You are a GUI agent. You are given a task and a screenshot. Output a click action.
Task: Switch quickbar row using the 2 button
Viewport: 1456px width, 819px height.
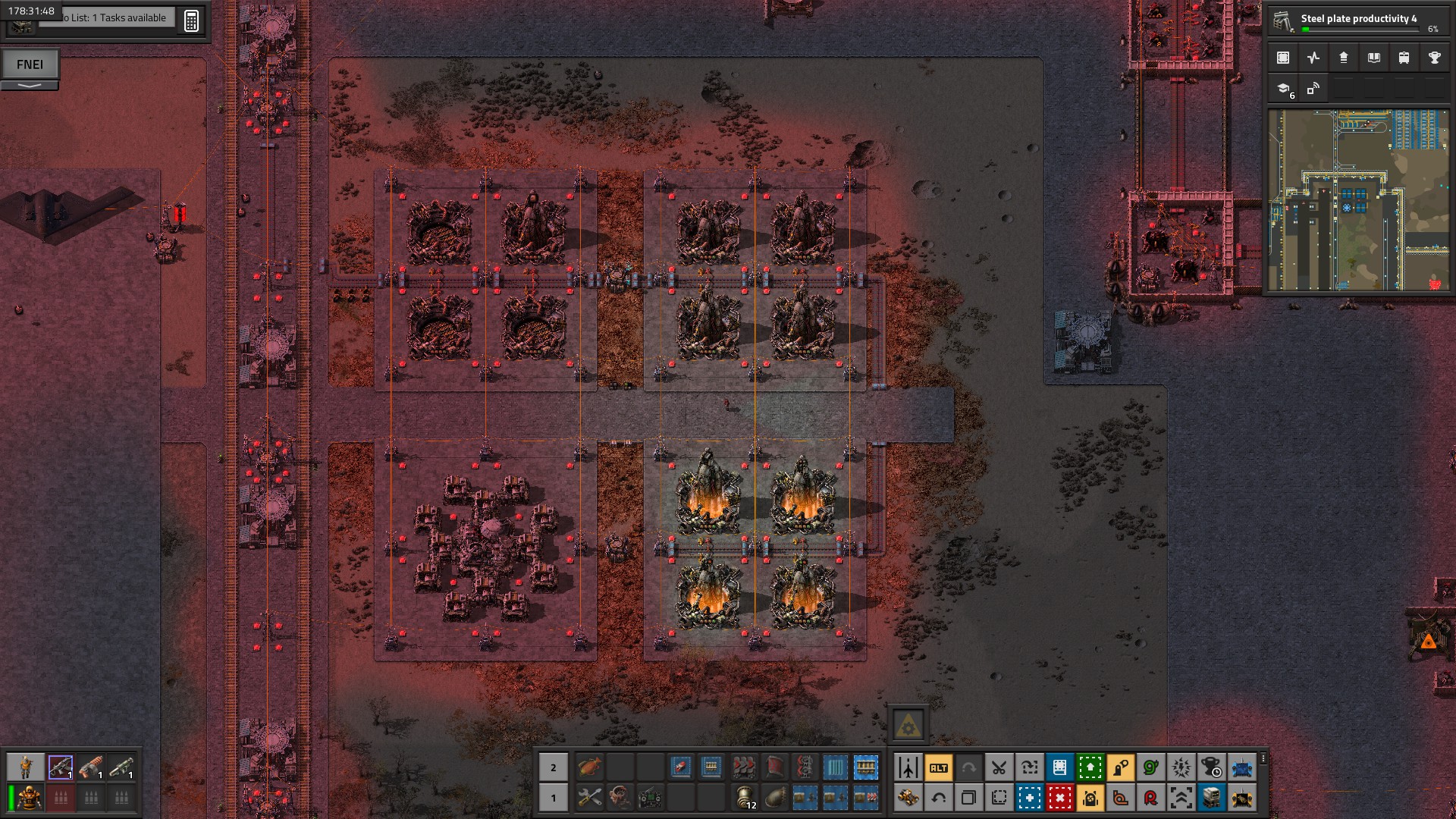click(x=554, y=767)
